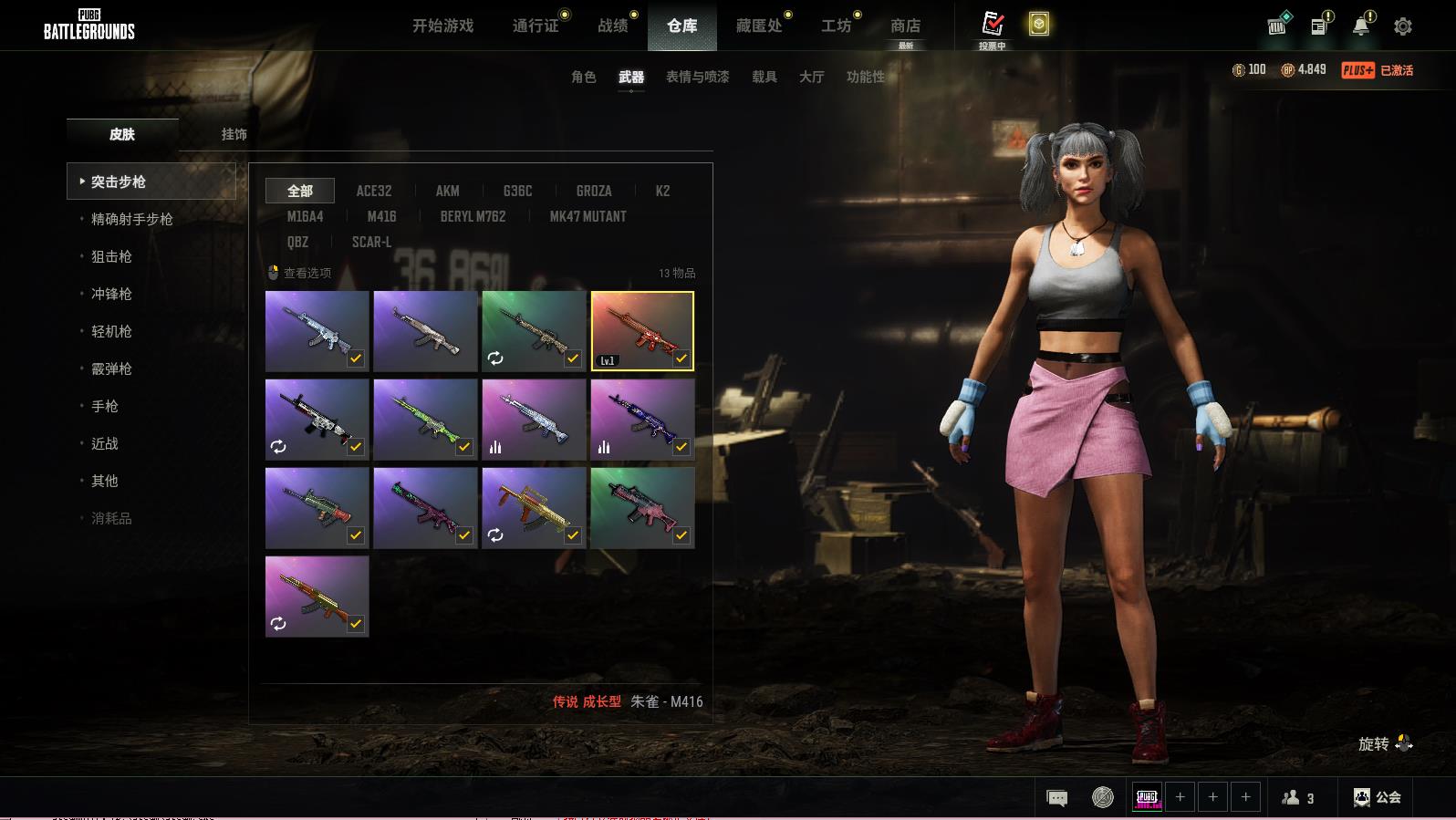Choose the 狙击枪 weapon category
Image resolution: width=1456 pixels, height=820 pixels.
coord(111,256)
